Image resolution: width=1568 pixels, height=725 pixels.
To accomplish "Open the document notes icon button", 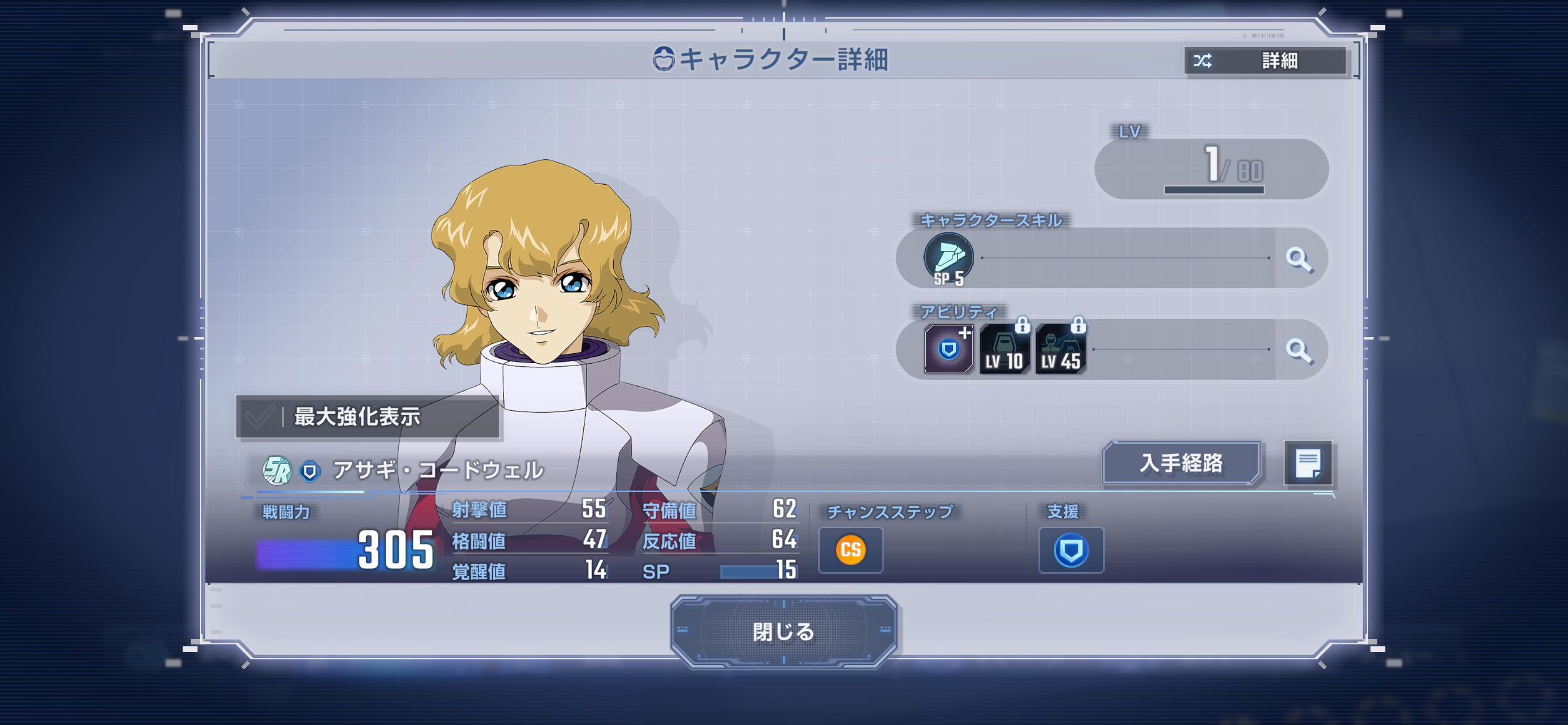I will [1308, 463].
